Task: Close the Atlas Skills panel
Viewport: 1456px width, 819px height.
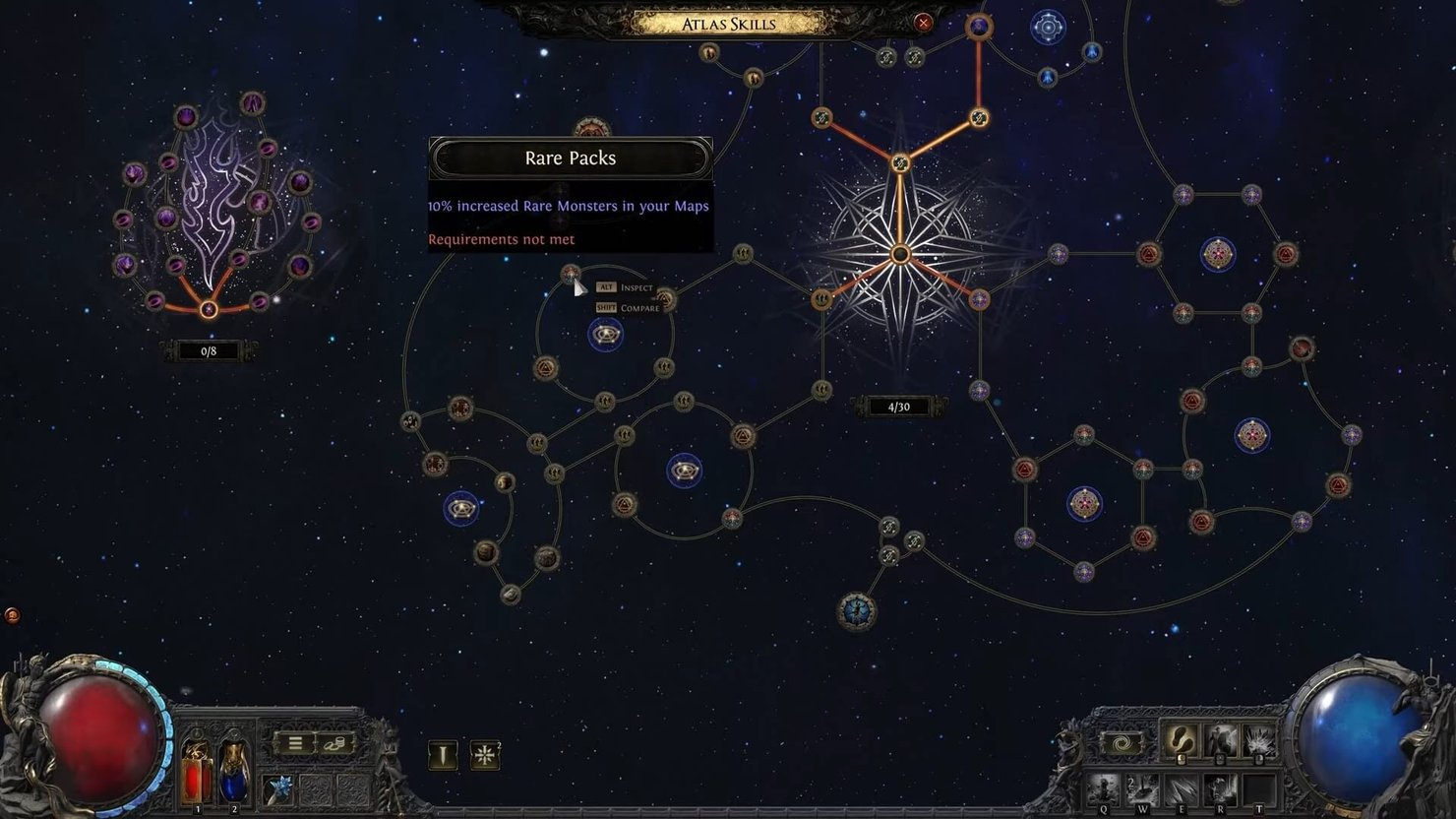Action: pyautogui.click(x=923, y=22)
